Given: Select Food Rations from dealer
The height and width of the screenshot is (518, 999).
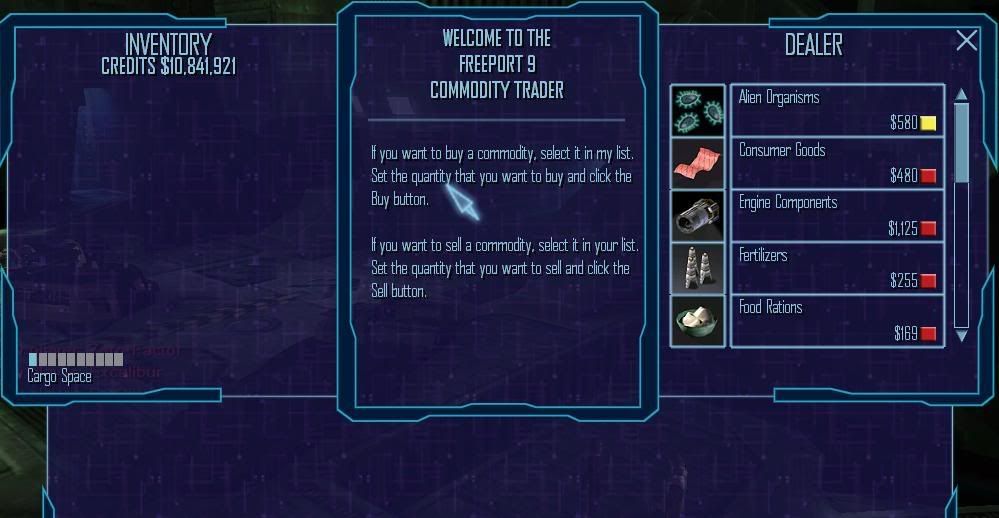Looking at the screenshot, I should pos(837,320).
